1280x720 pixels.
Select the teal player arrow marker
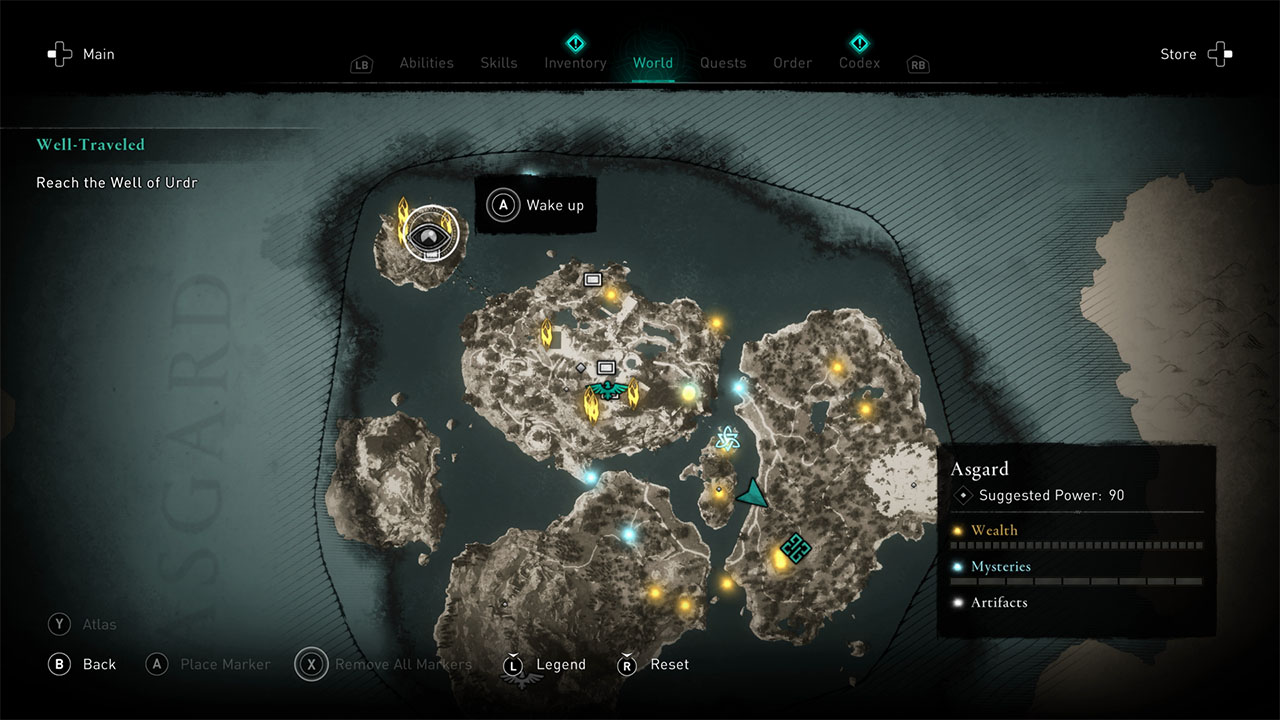pos(753,493)
